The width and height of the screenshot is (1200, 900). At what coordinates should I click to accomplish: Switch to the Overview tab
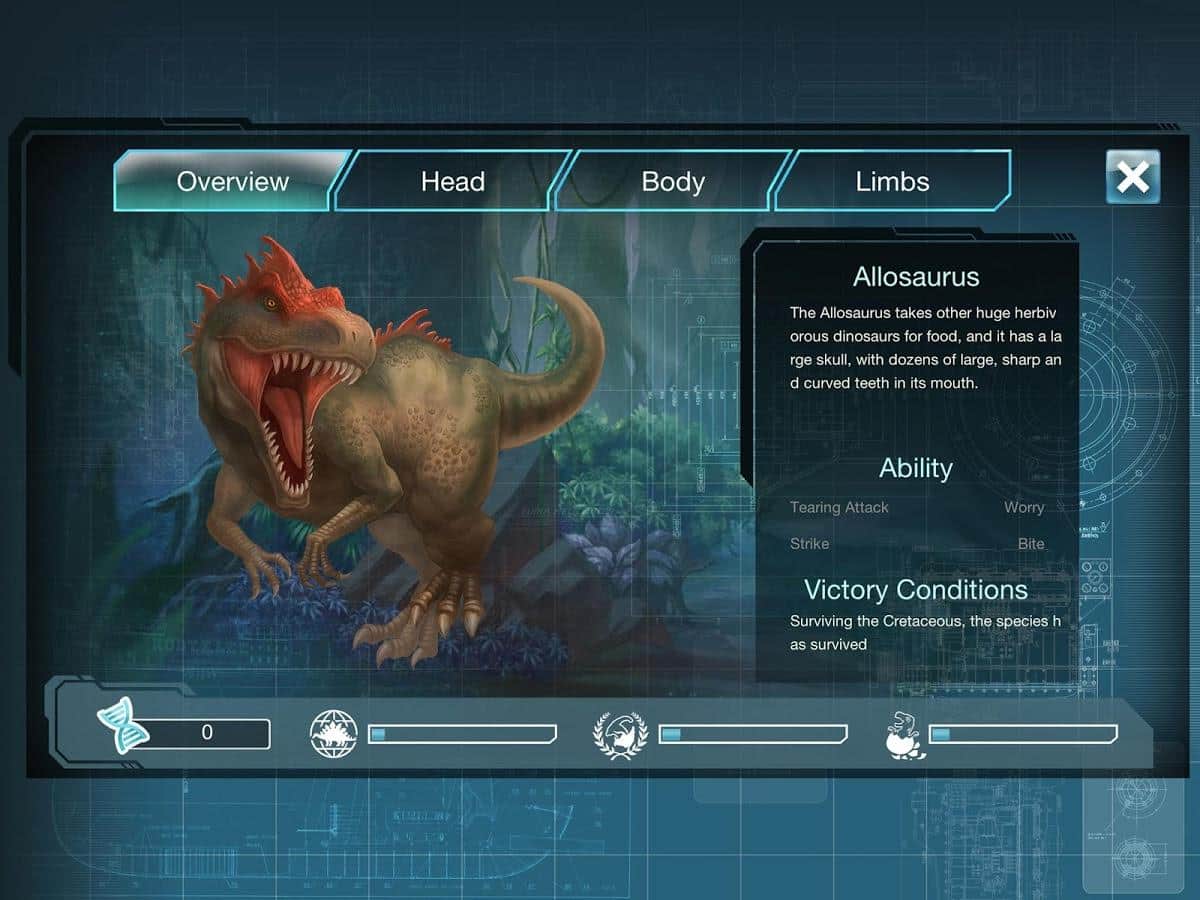(232, 181)
